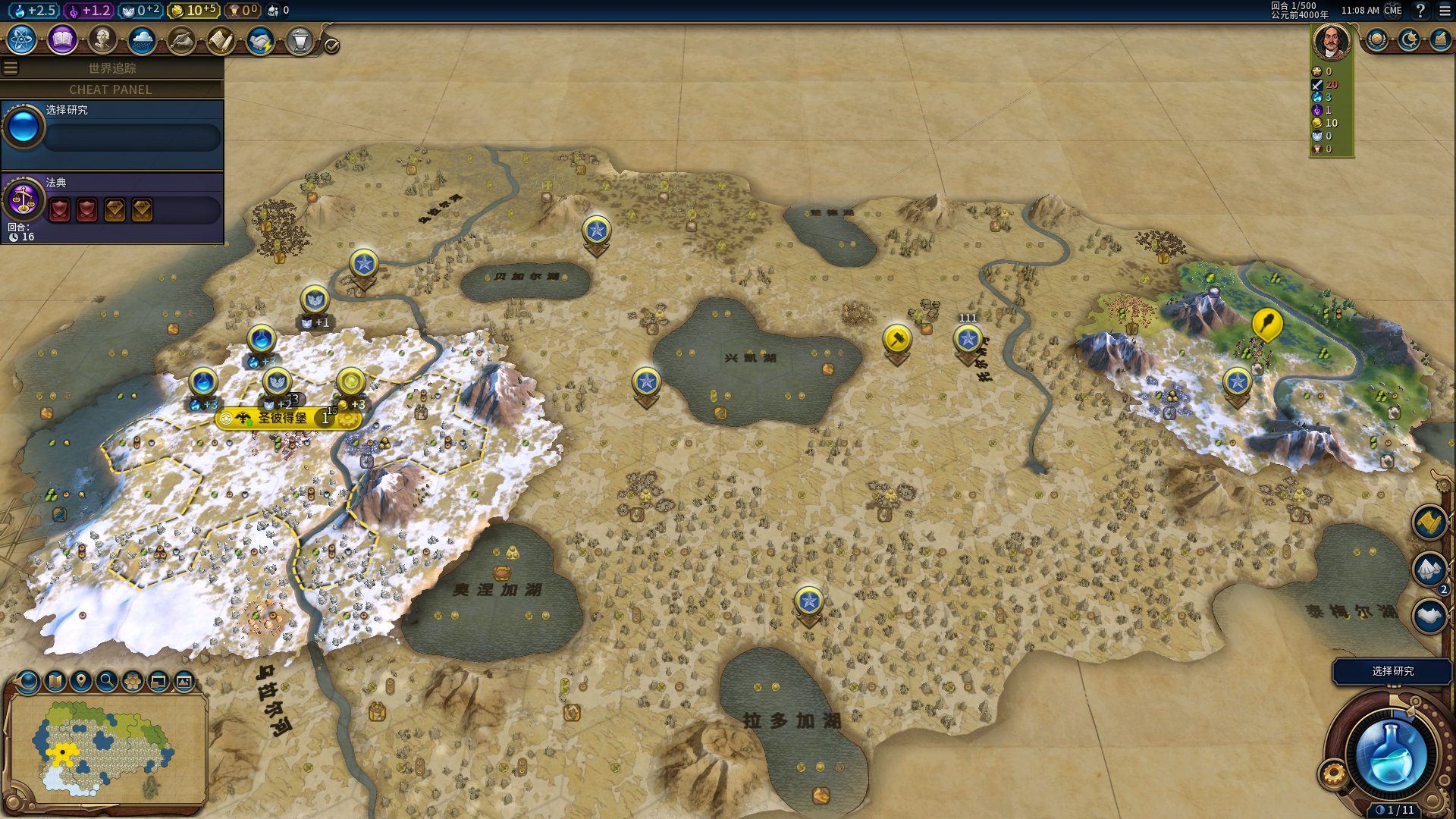Toggle the map pin button
Screen dimensions: 1456x819
pos(81,681)
